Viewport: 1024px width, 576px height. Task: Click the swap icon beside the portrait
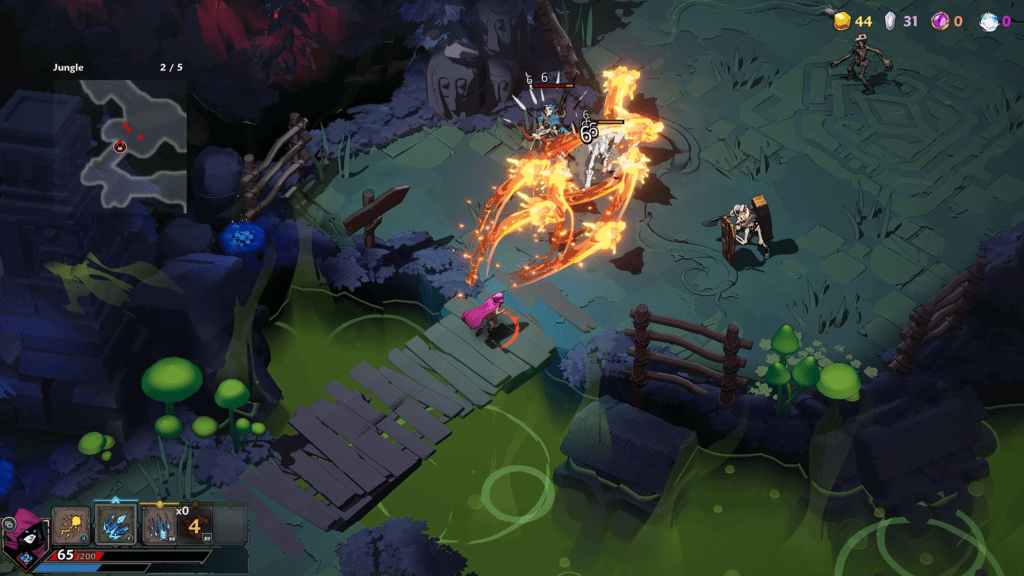[x=8, y=523]
